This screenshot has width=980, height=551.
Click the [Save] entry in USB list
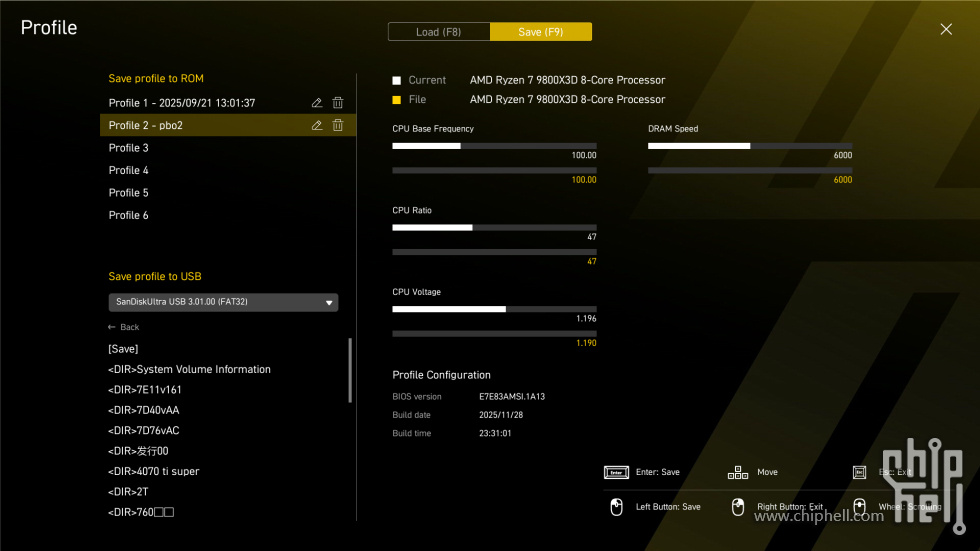pos(123,349)
